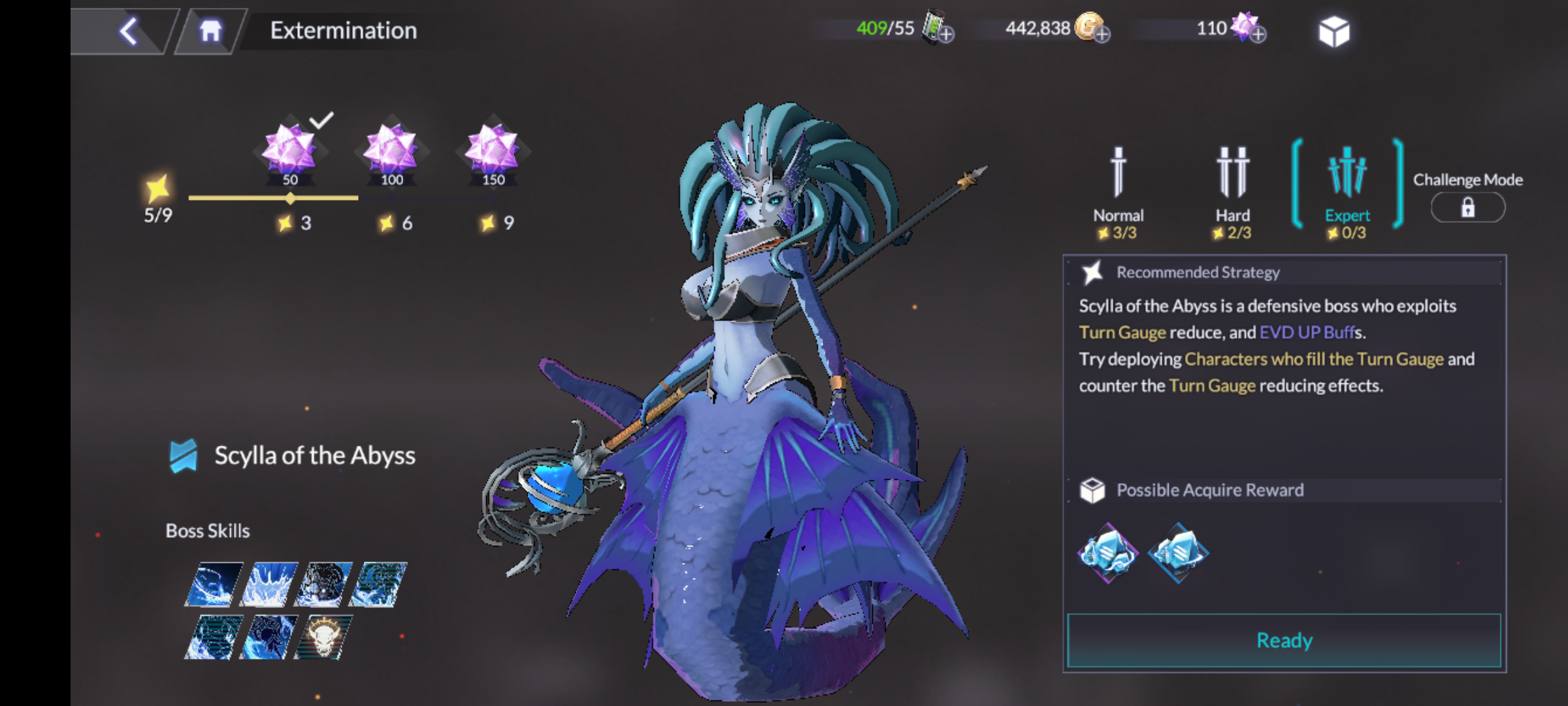Viewport: 1568px width, 706px height.
Task: Add purple crystals via plus icon
Action: [1258, 34]
